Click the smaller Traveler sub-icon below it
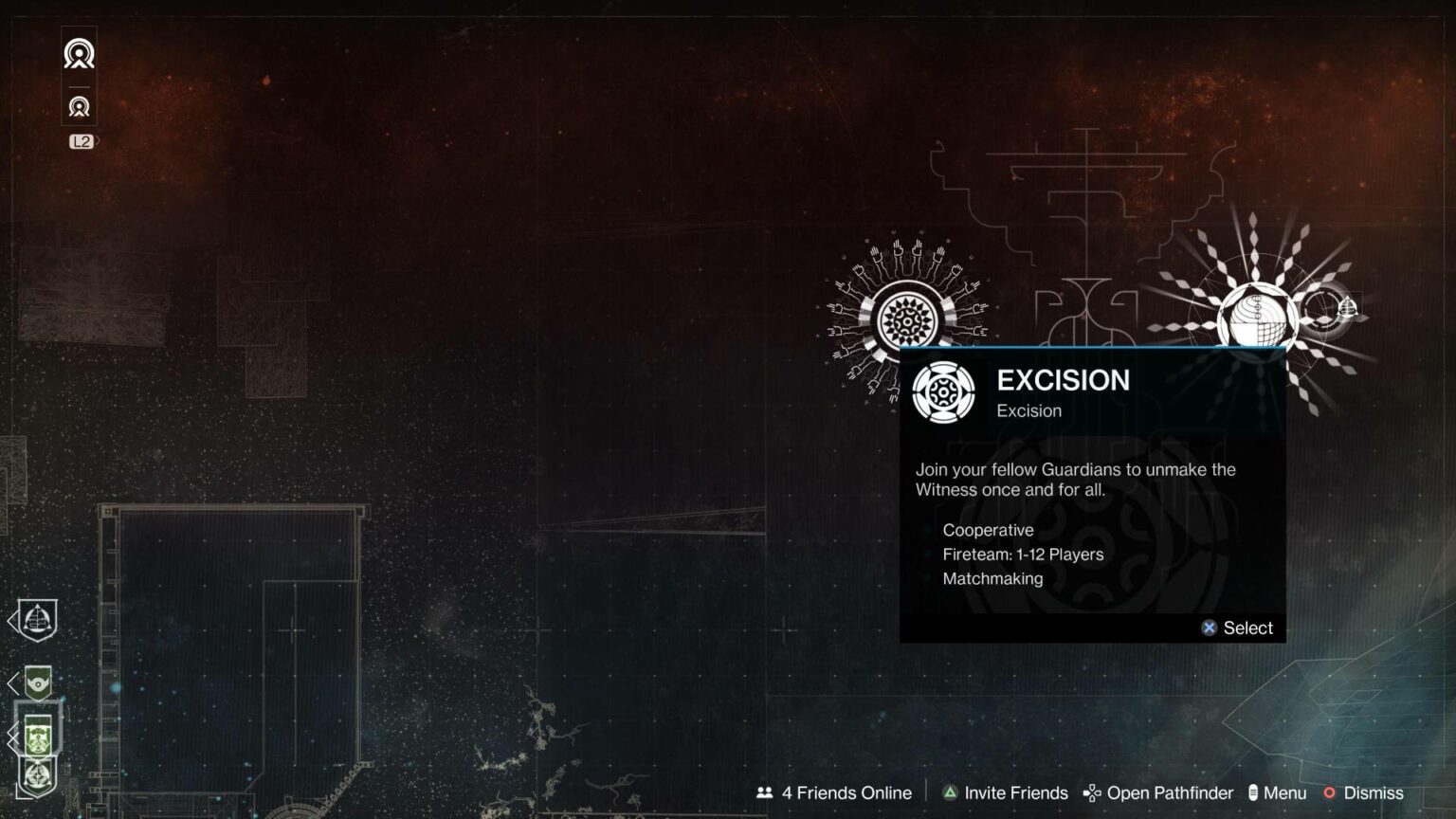 (79, 106)
